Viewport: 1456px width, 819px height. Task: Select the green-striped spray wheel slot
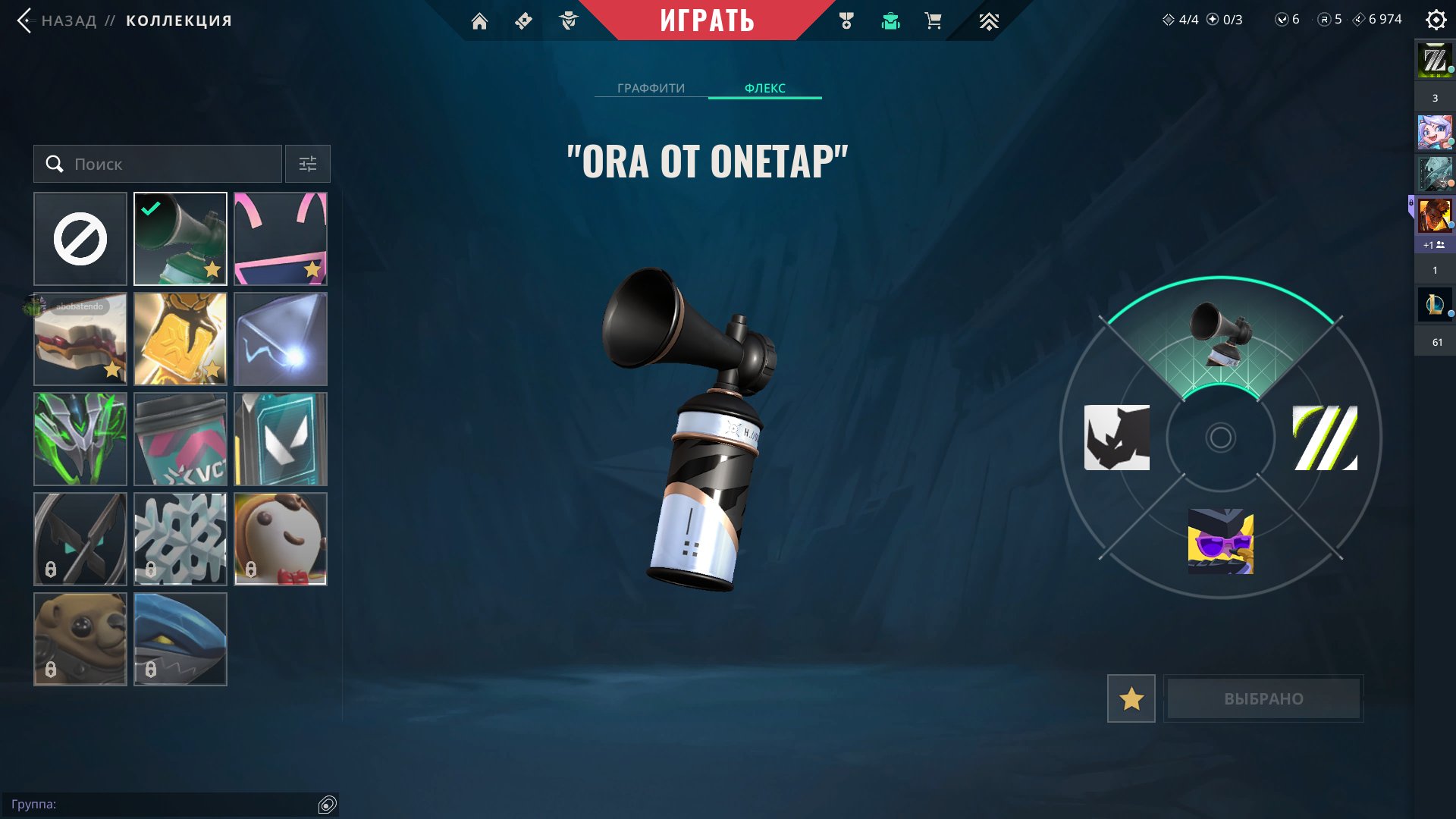point(1325,438)
